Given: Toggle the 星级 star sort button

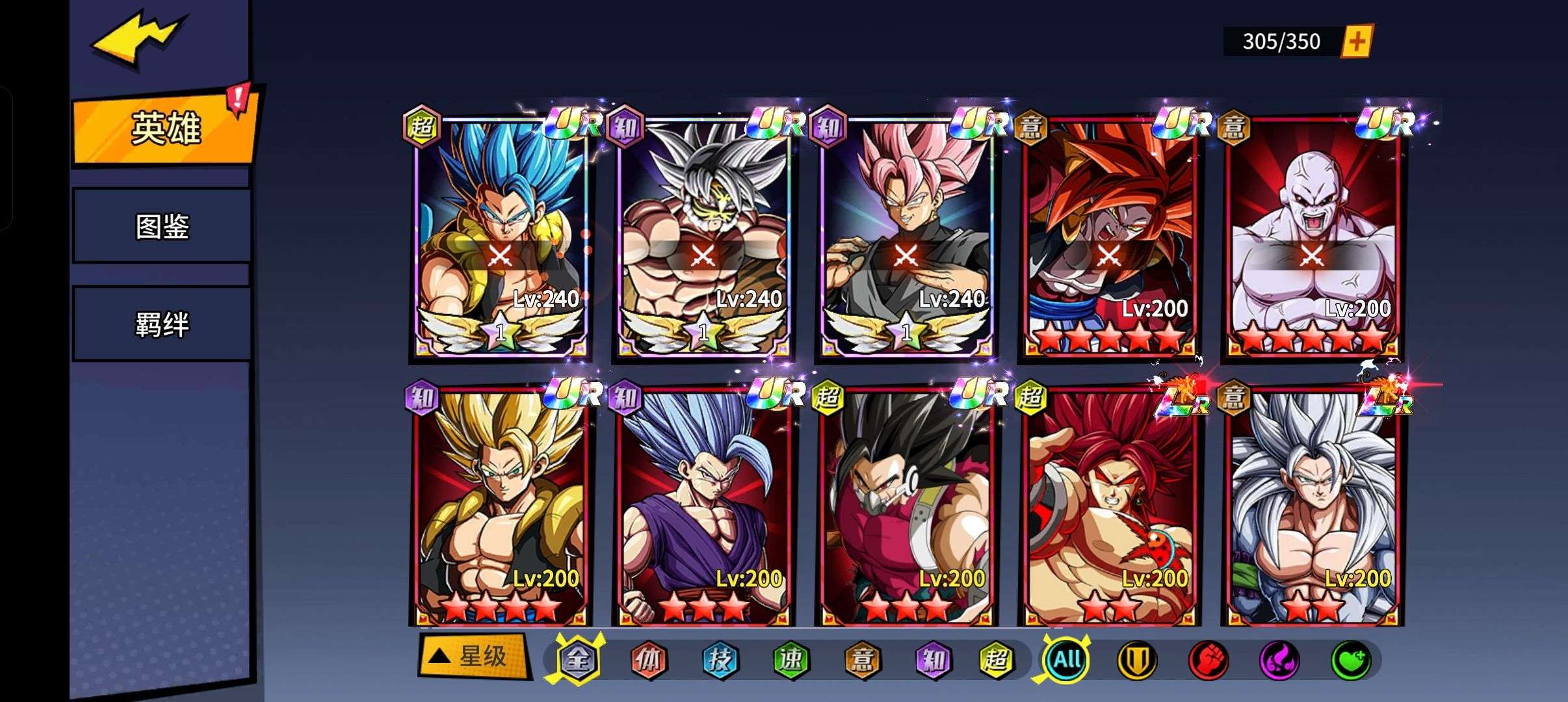Looking at the screenshot, I should [473, 656].
